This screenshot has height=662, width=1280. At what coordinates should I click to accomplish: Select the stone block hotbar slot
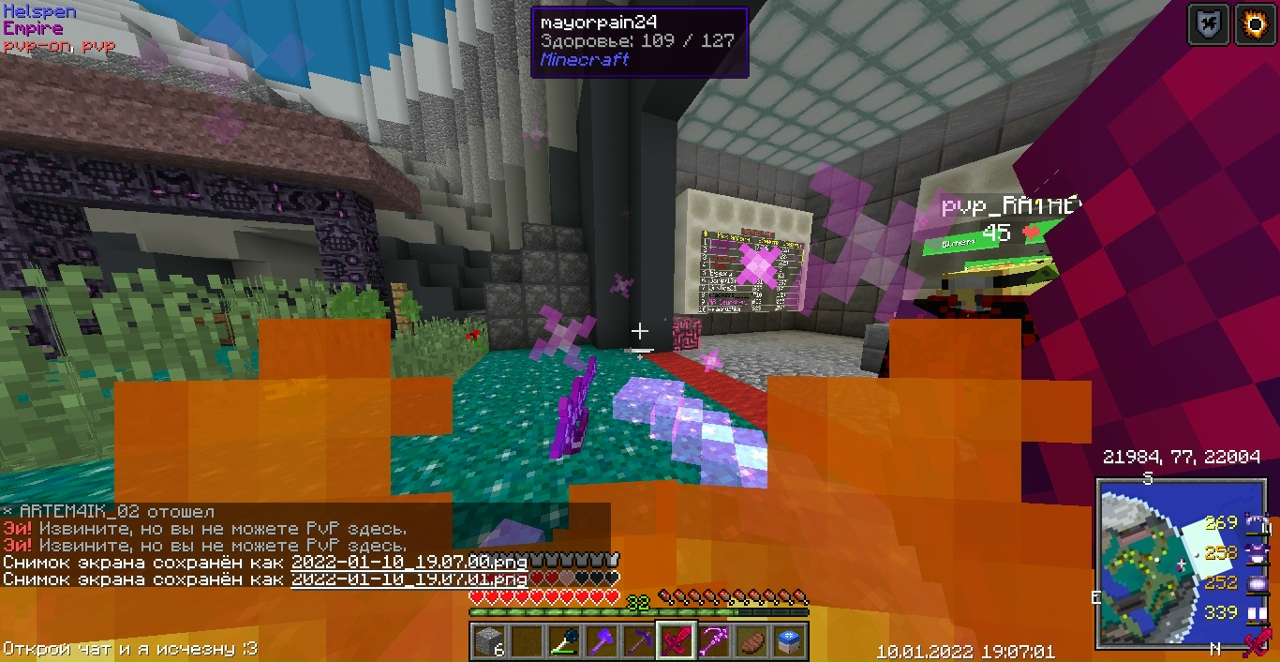pyautogui.click(x=488, y=640)
